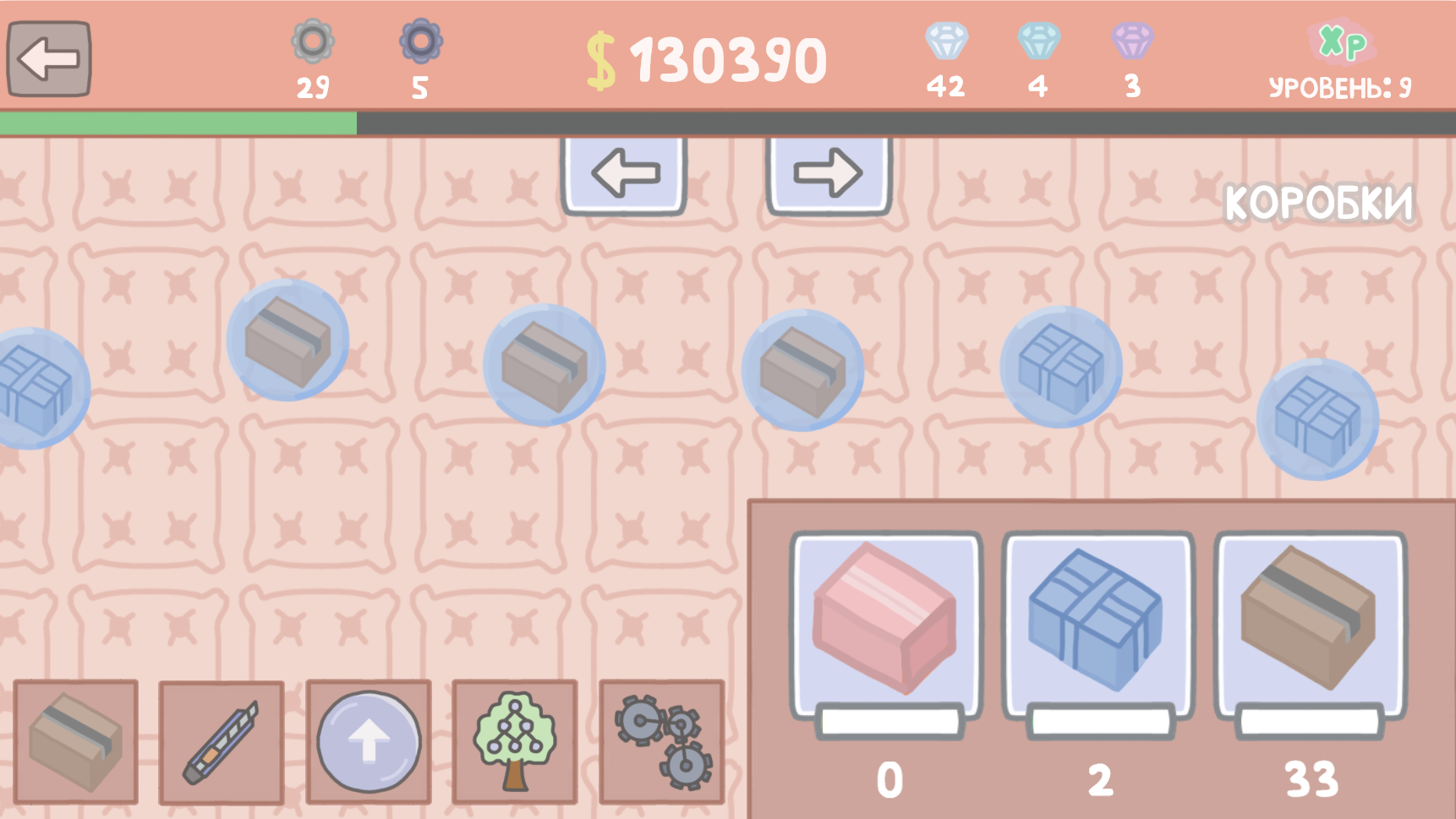Go to the previous page with left arrow
Screen dimensions: 1456x819
[624, 172]
